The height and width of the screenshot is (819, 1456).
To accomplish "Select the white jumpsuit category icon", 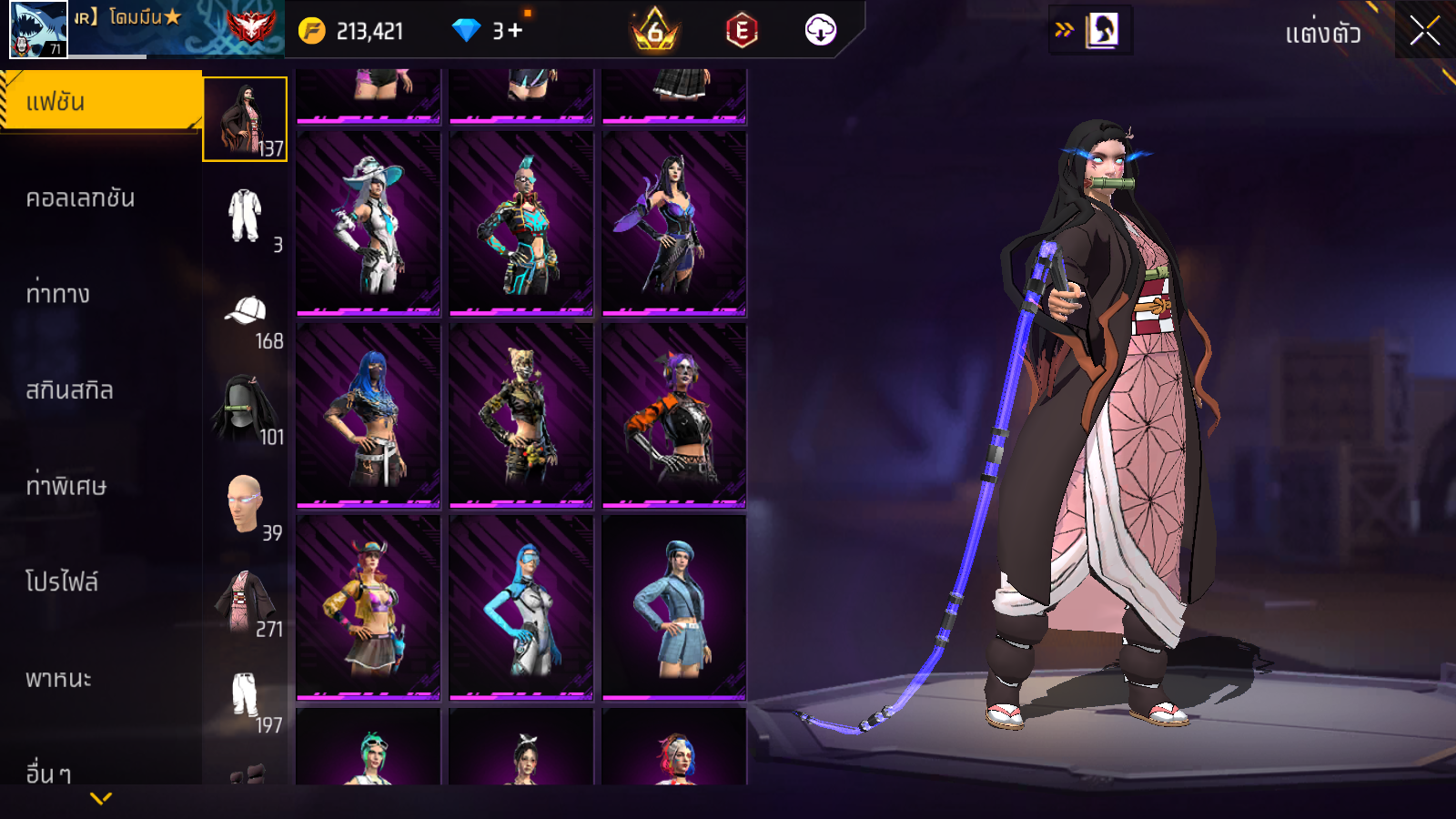I will pos(245,216).
